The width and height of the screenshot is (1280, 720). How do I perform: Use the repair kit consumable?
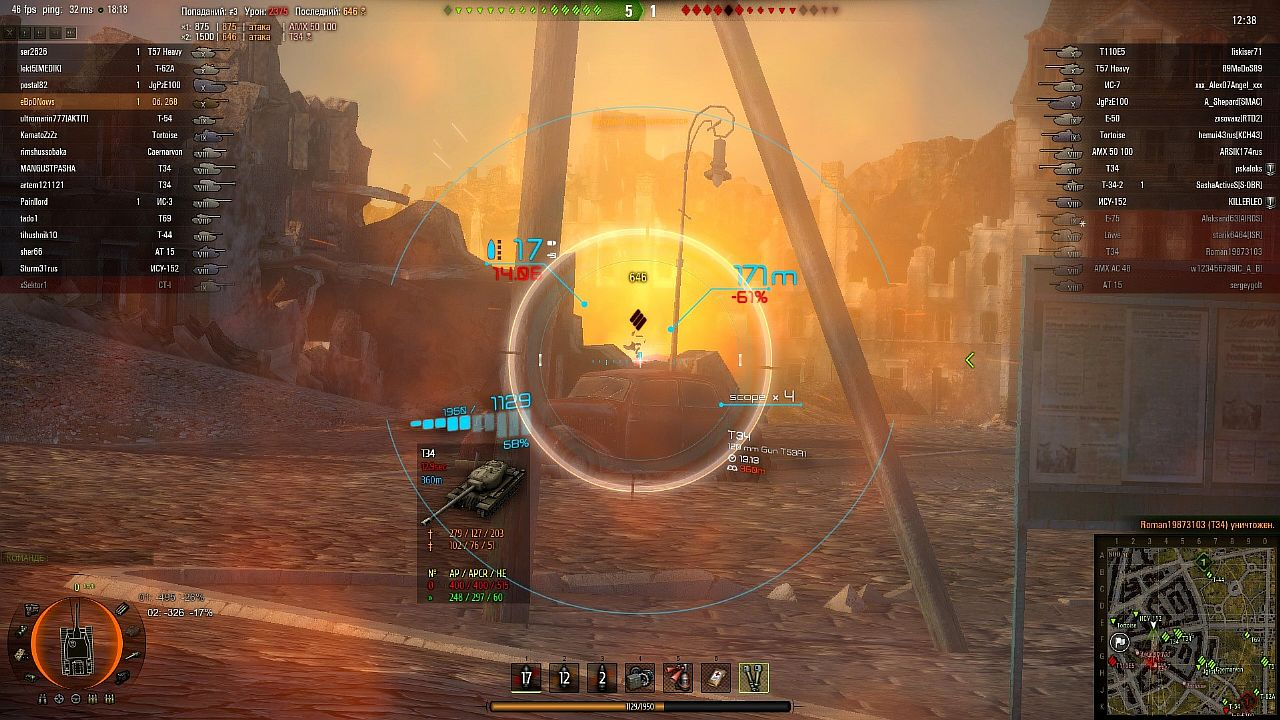[x=640, y=678]
